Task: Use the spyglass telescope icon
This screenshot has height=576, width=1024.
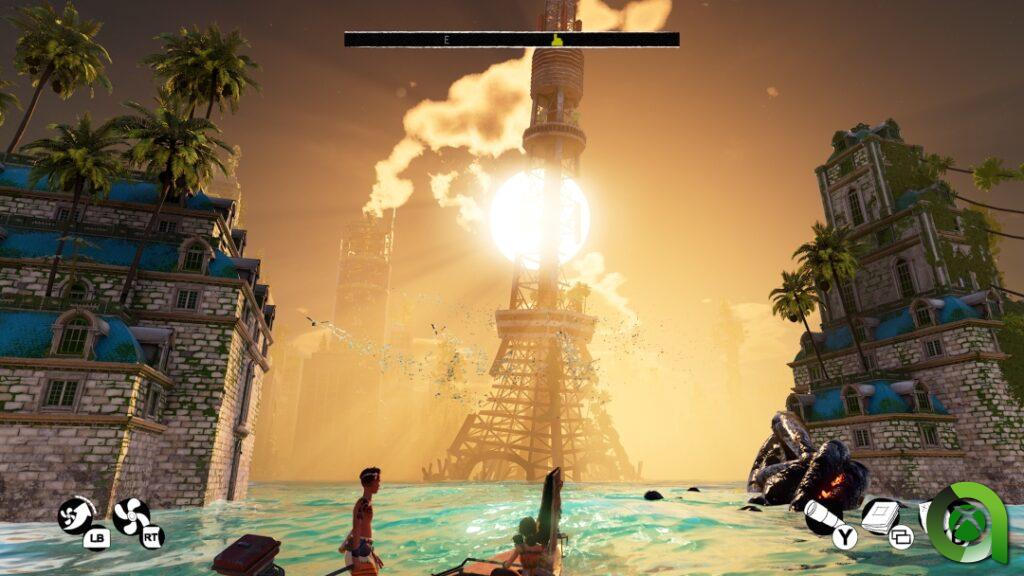Action: pyautogui.click(x=821, y=516)
